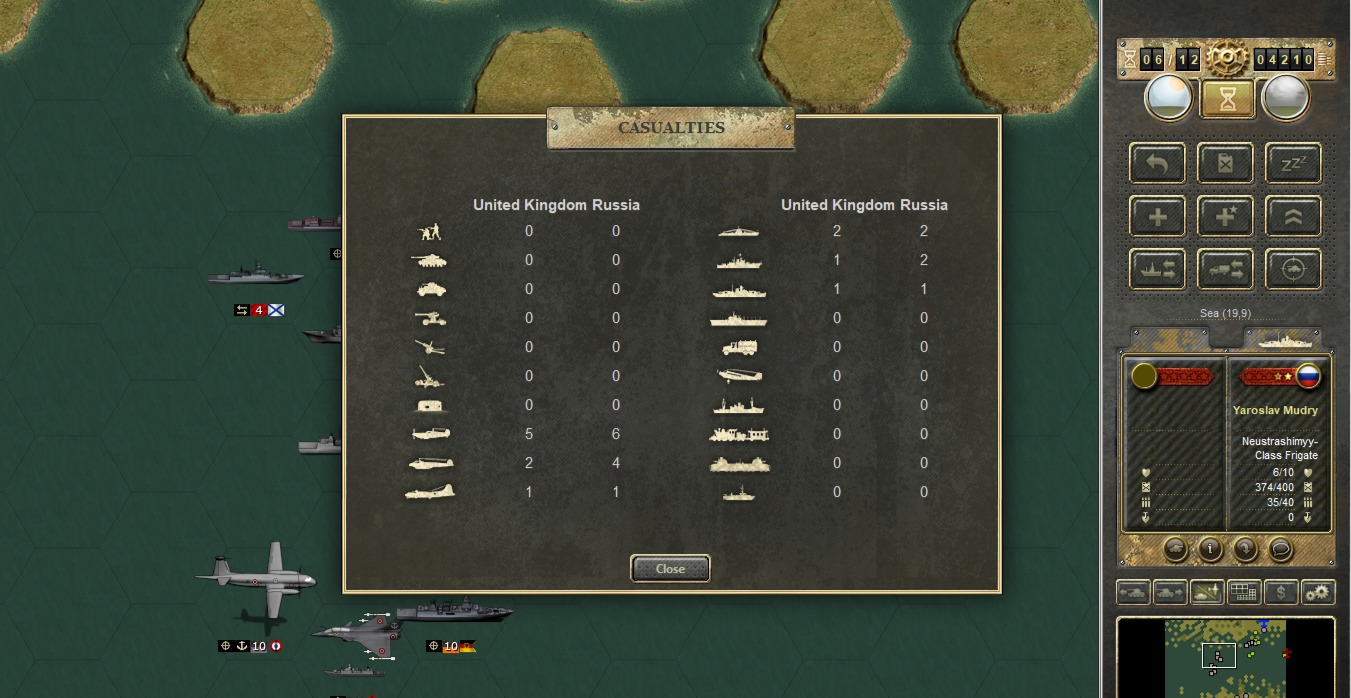Switch to the ship silhouette unit tab
The image size is (1351, 698).
(x=1281, y=340)
